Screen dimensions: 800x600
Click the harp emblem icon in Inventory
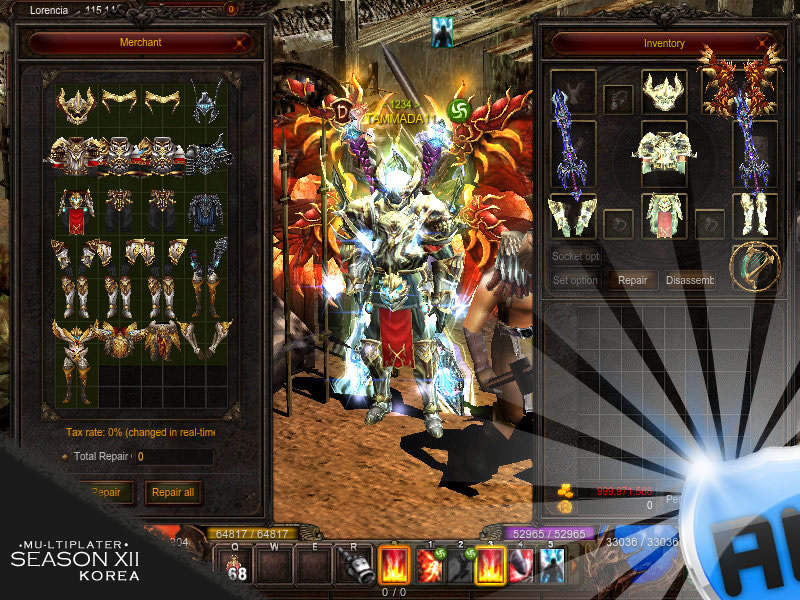point(754,264)
